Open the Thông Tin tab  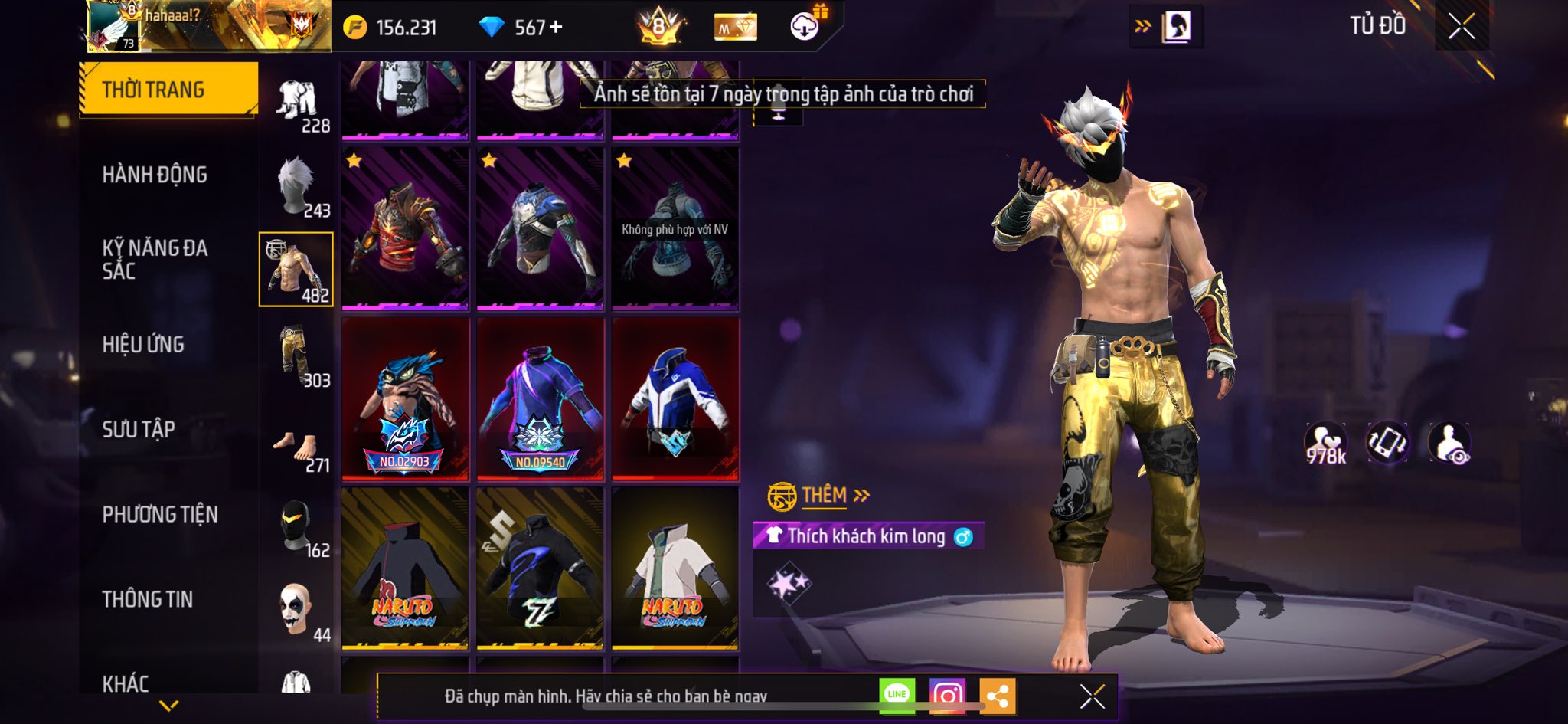tap(148, 599)
